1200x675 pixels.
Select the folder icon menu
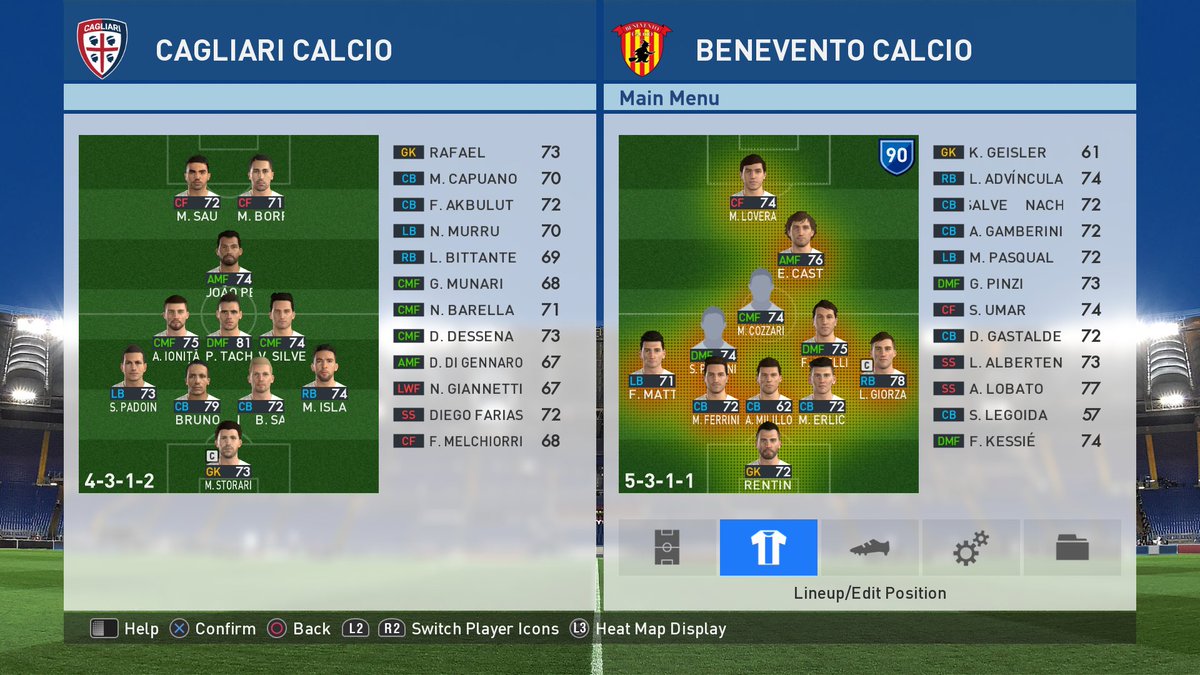pyautogui.click(x=1071, y=547)
